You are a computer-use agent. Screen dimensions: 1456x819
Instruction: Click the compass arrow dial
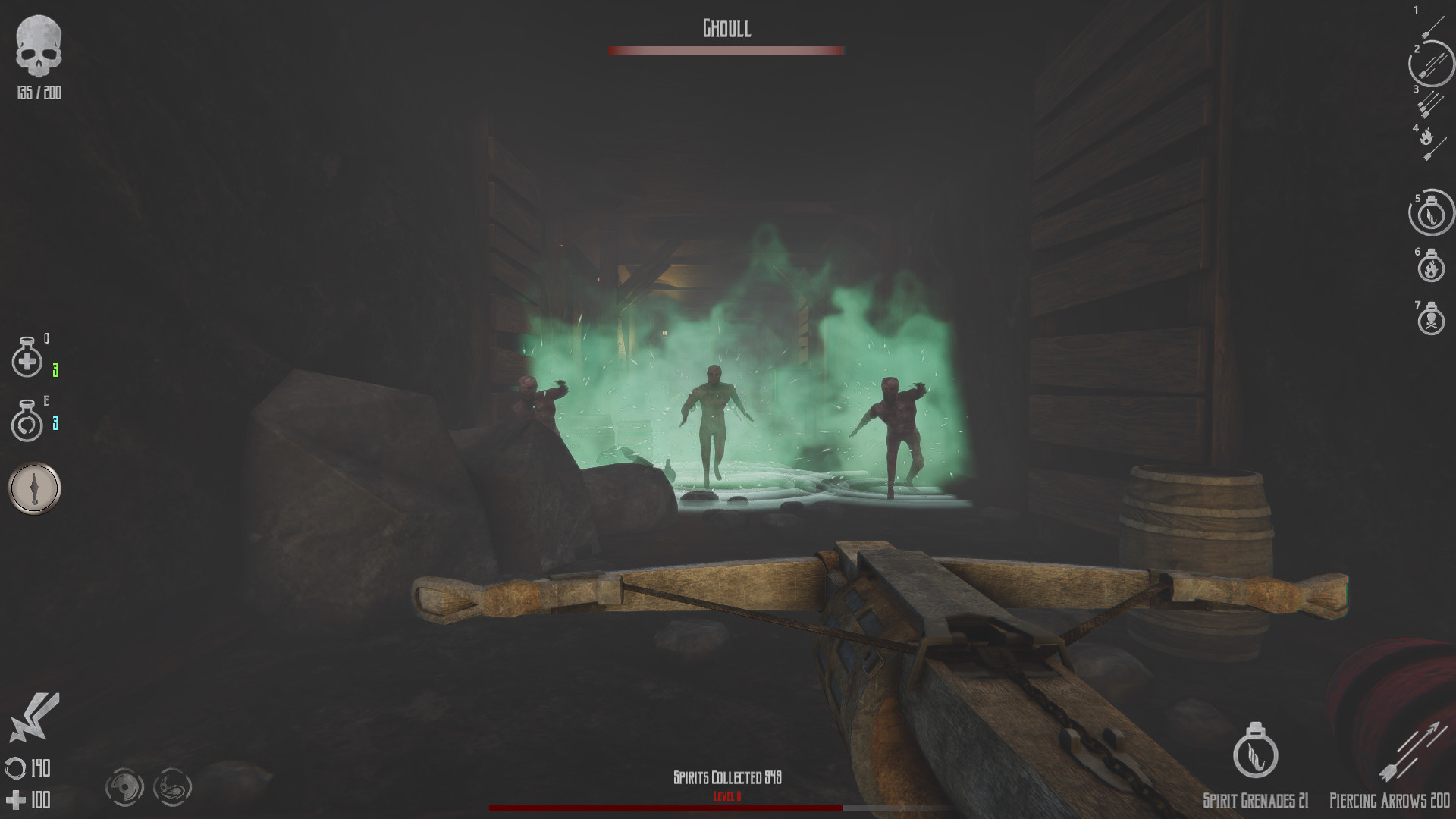pos(33,488)
